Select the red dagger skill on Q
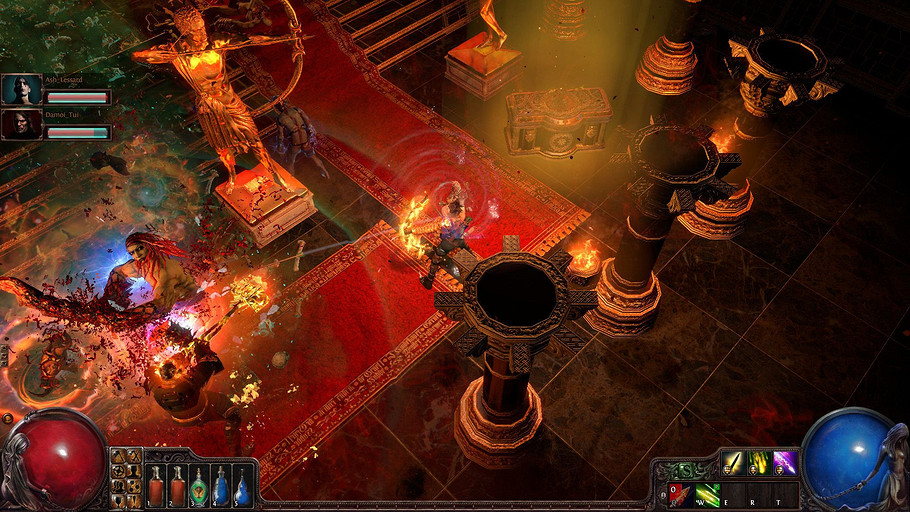This screenshot has width=910, height=512. coord(679,493)
